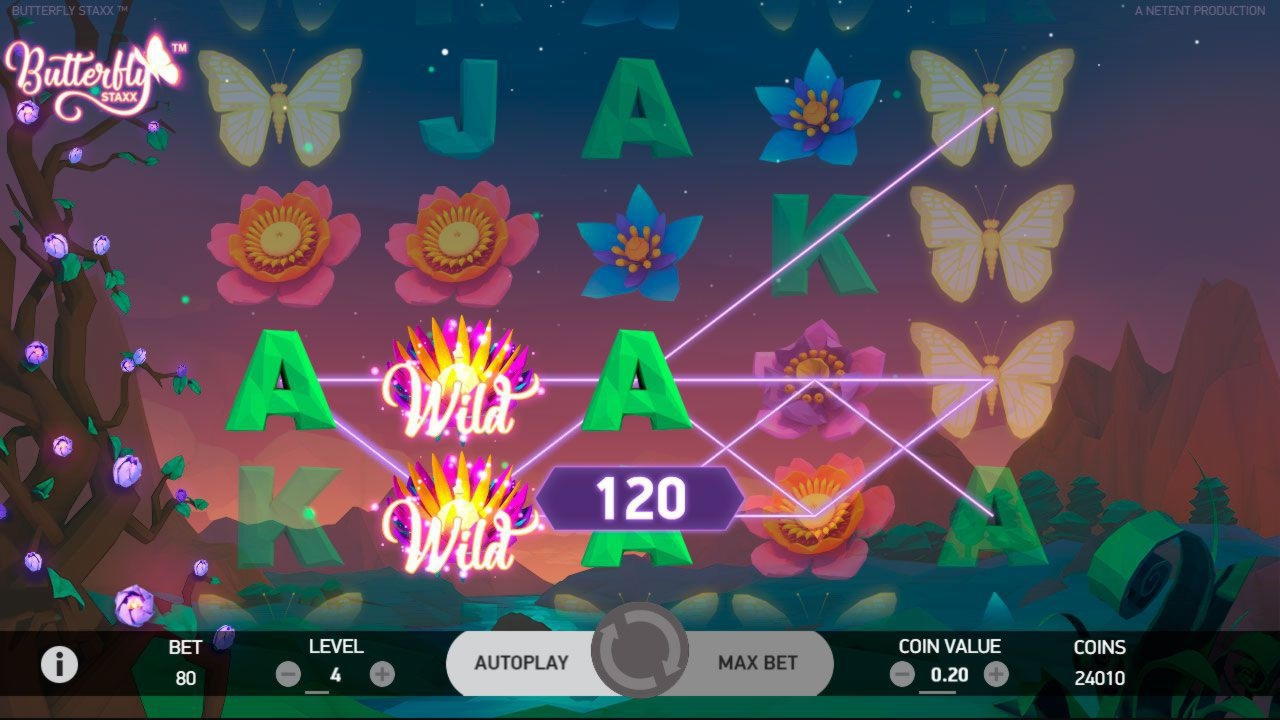Image resolution: width=1280 pixels, height=720 pixels.
Task: Increase the bet level
Action: [x=382, y=675]
